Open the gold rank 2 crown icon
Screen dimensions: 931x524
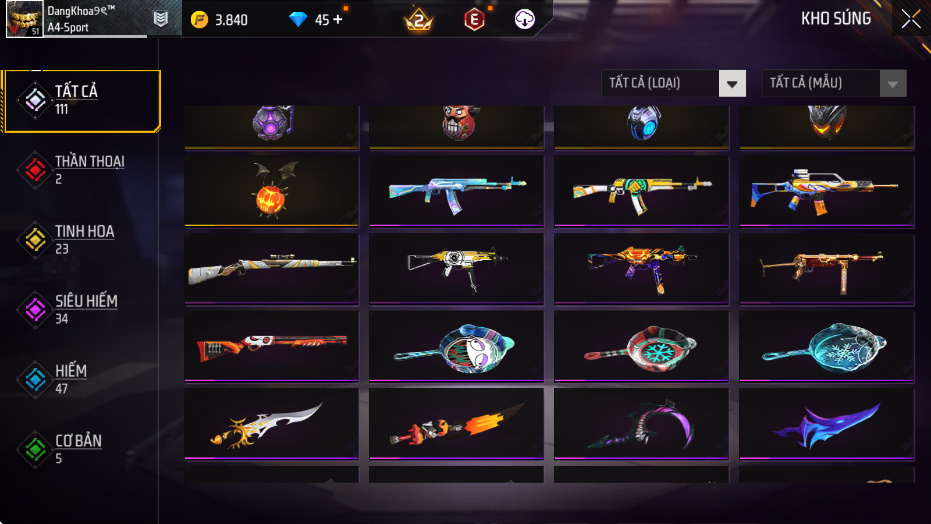click(x=418, y=19)
